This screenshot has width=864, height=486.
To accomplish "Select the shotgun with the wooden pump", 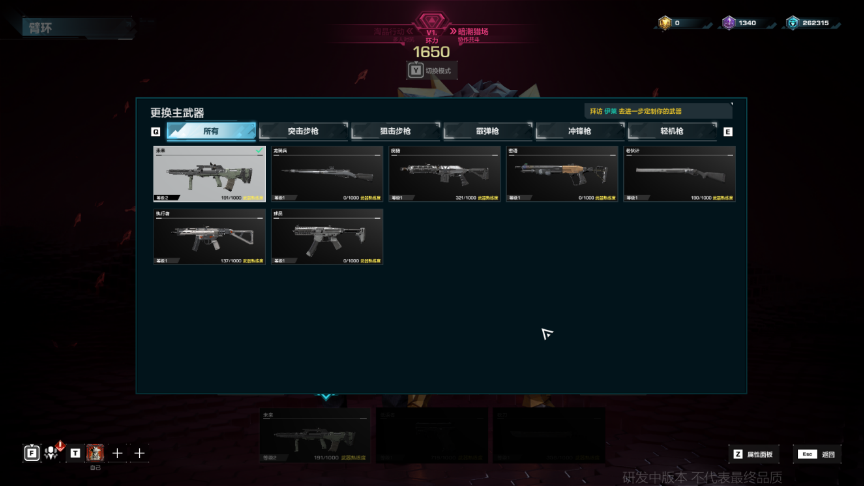I will pyautogui.click(x=562, y=174).
